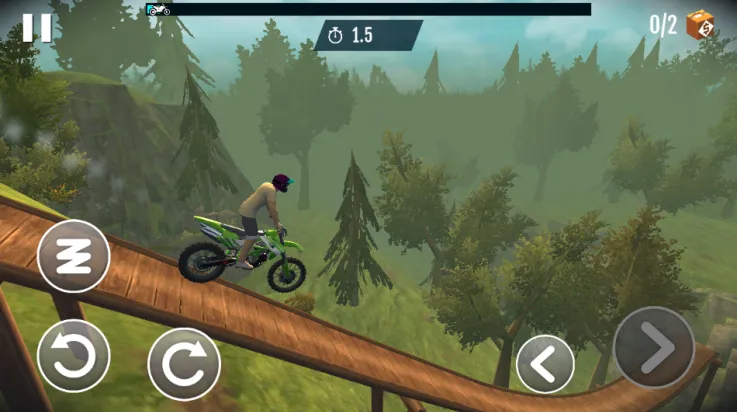Pause the game with the pause button
737x412 pixels.
coord(37,27)
